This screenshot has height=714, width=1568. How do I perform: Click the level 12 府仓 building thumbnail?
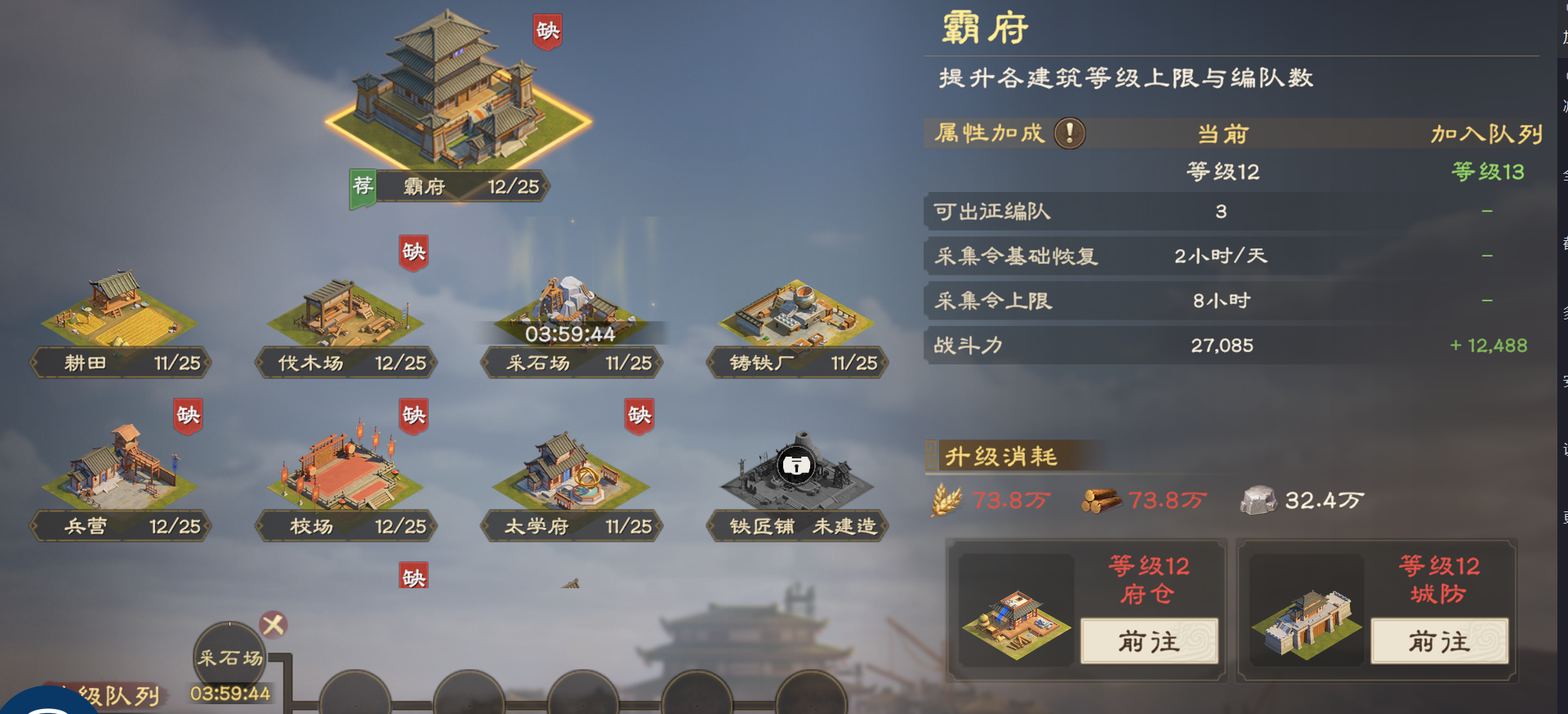(x=1016, y=623)
